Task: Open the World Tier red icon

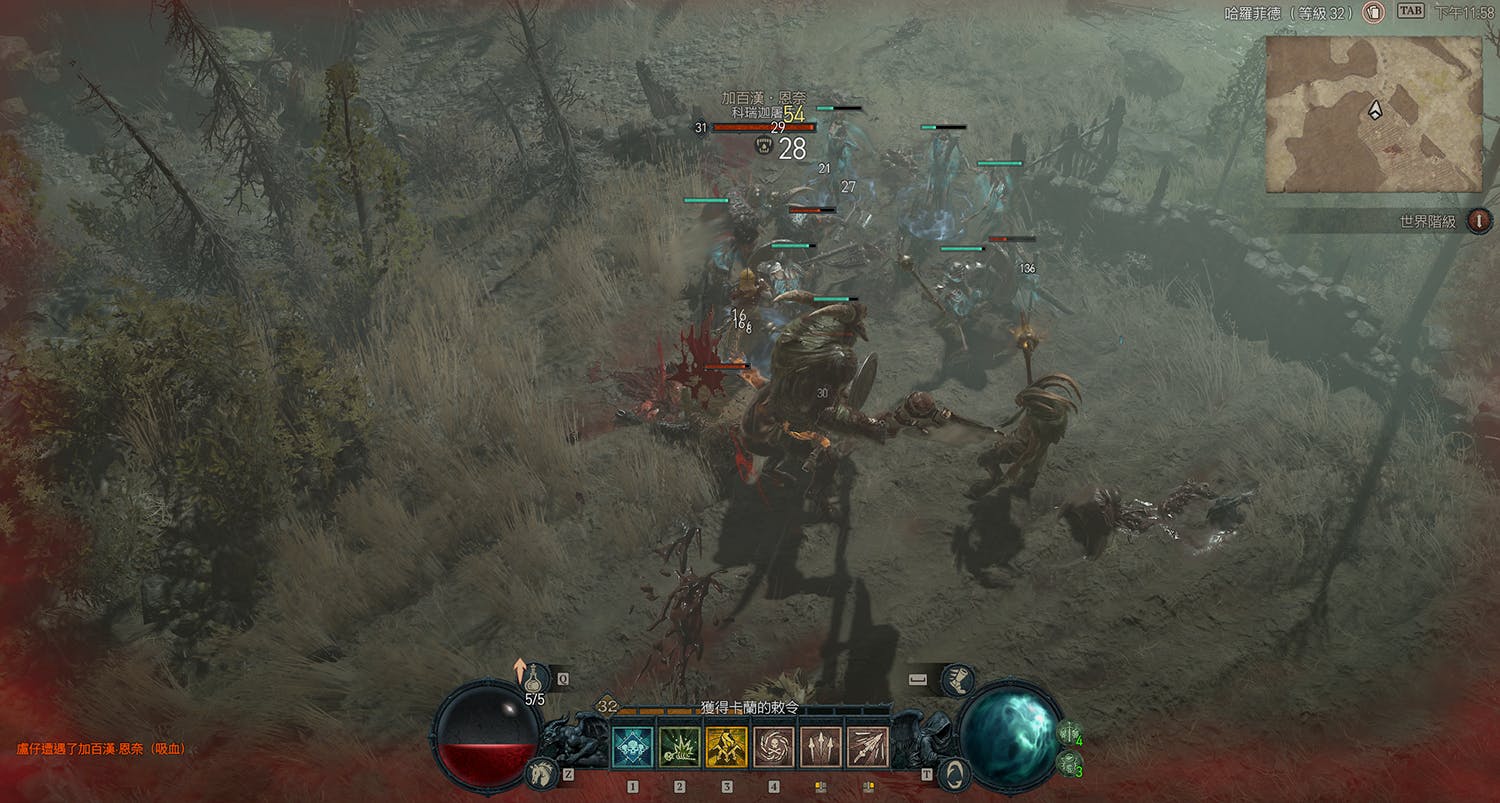Action: (1479, 221)
